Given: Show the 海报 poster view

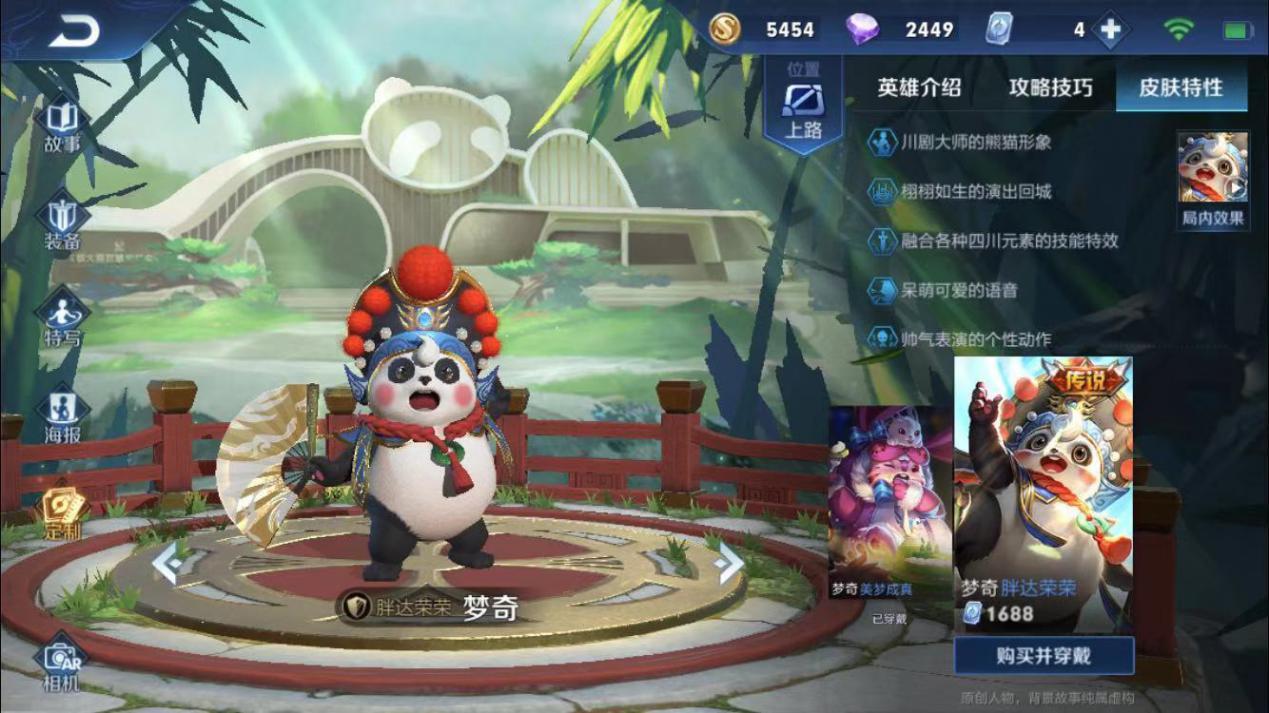Looking at the screenshot, I should [x=62, y=416].
